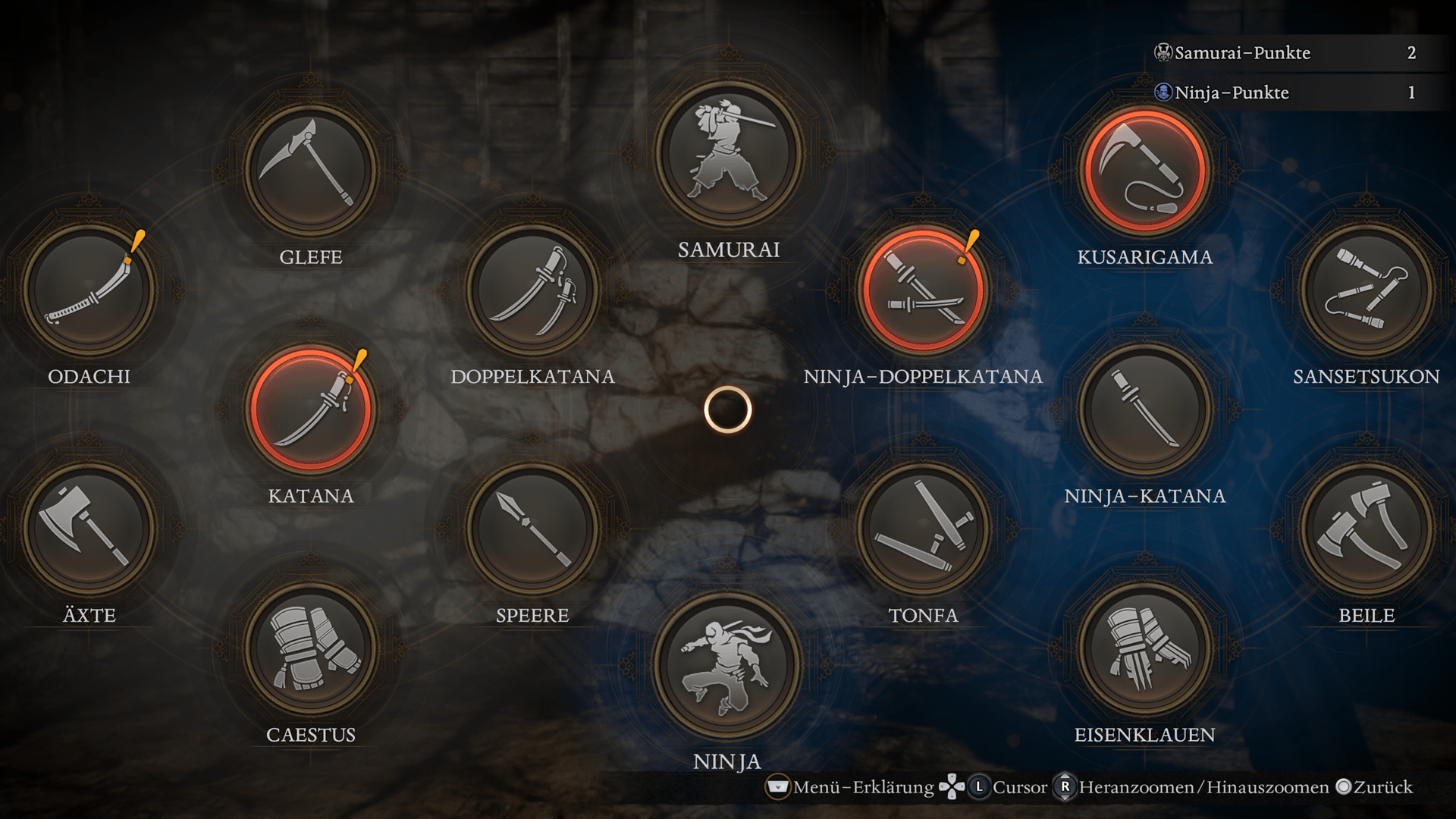Image resolution: width=1456 pixels, height=819 pixels.
Task: Open the Ninja style skill tree
Action: (x=728, y=666)
